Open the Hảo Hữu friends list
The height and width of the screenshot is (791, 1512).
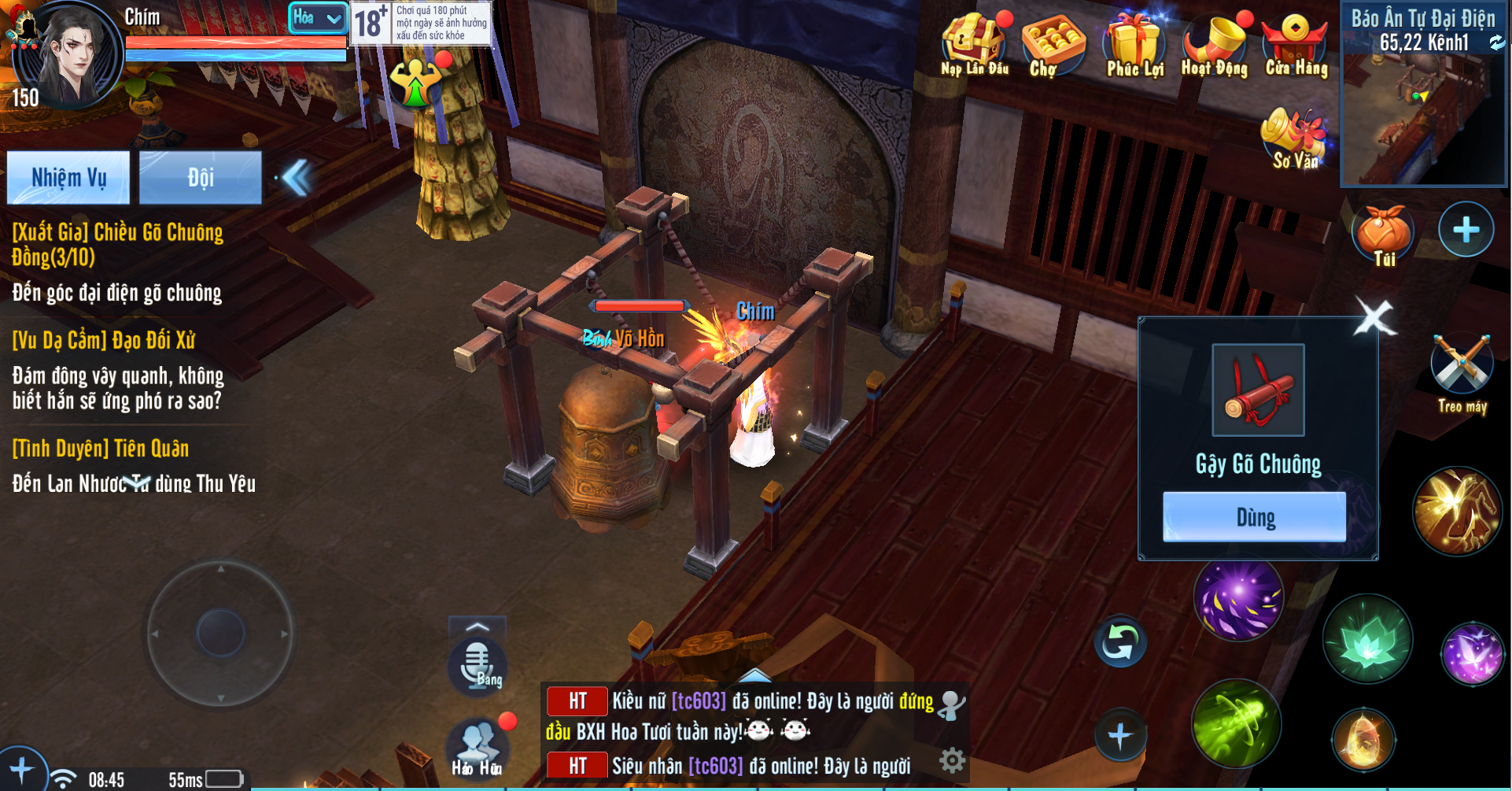click(x=477, y=747)
